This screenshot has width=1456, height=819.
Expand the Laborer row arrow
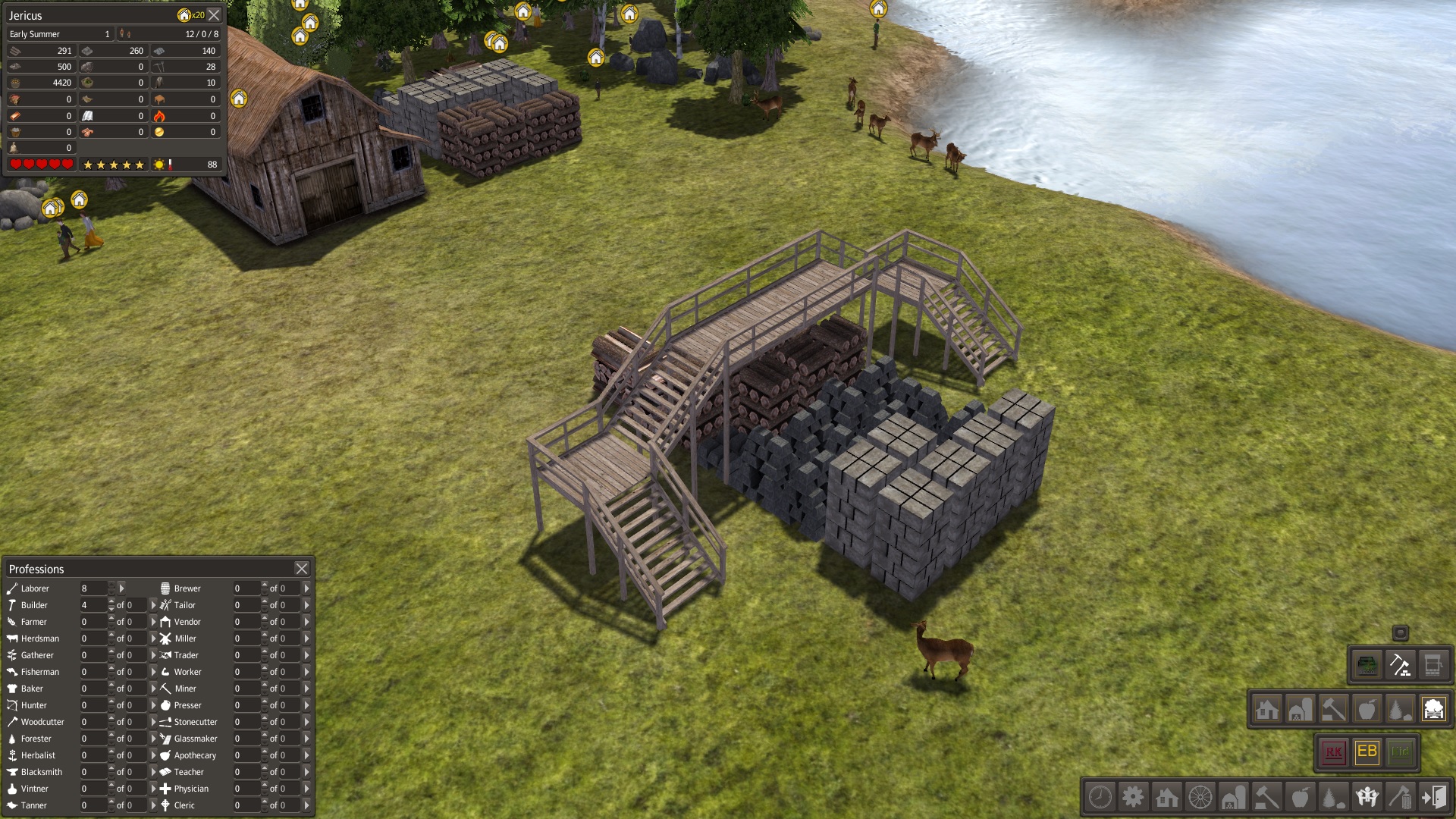click(x=121, y=588)
